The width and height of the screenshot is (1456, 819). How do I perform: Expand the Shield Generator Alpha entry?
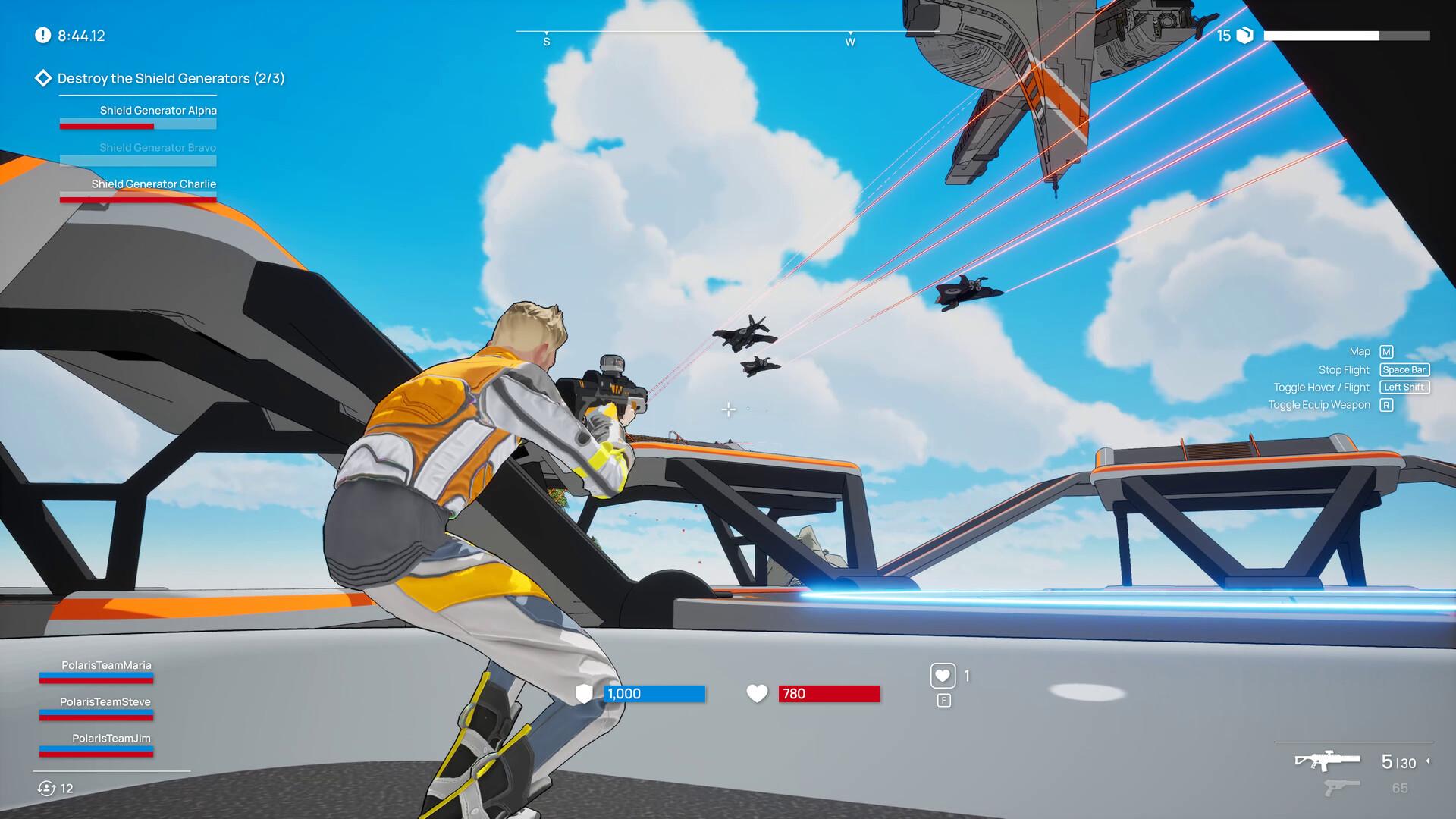(158, 110)
